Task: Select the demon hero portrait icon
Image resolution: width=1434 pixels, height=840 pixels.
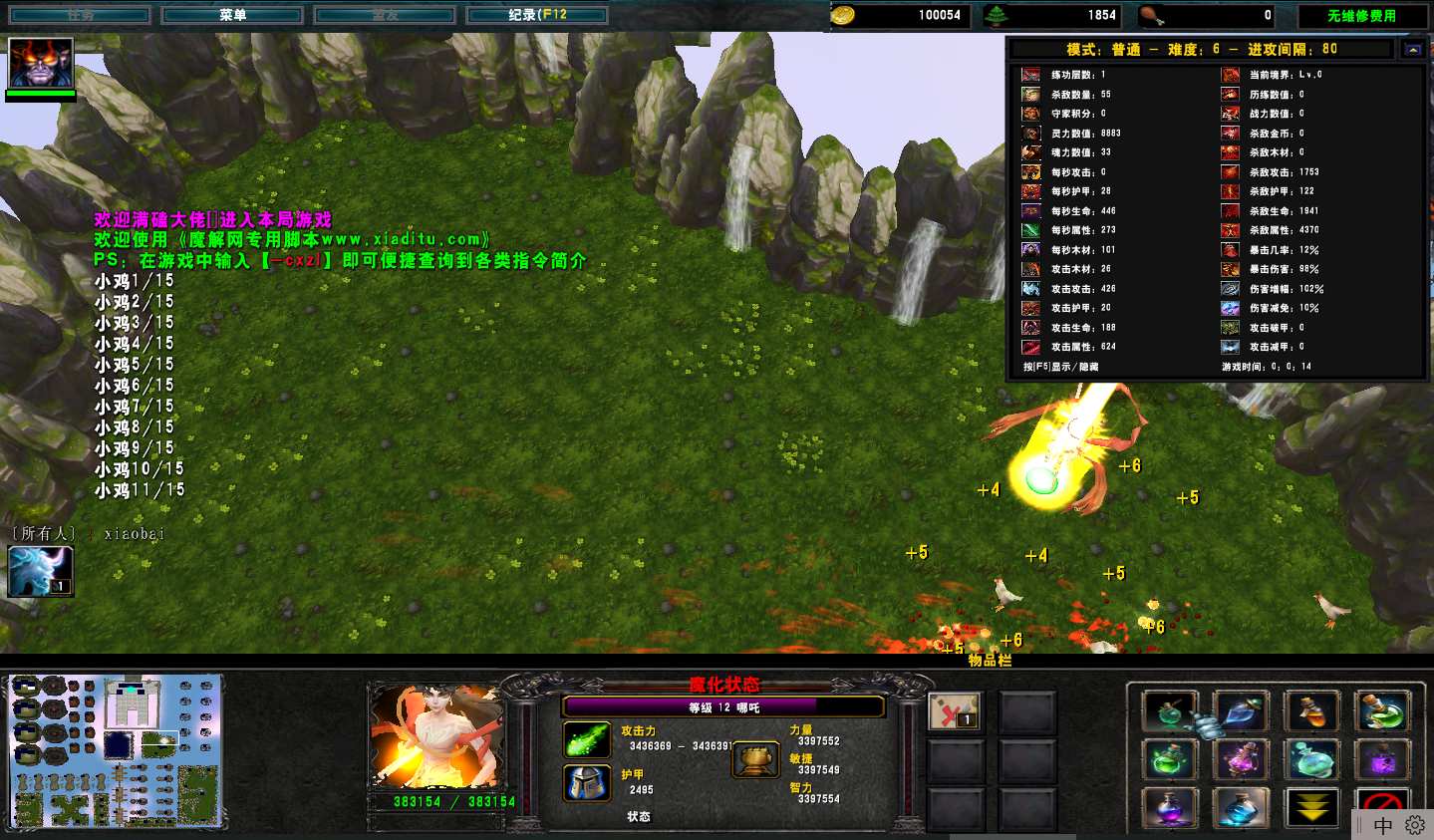Action: coord(41,63)
